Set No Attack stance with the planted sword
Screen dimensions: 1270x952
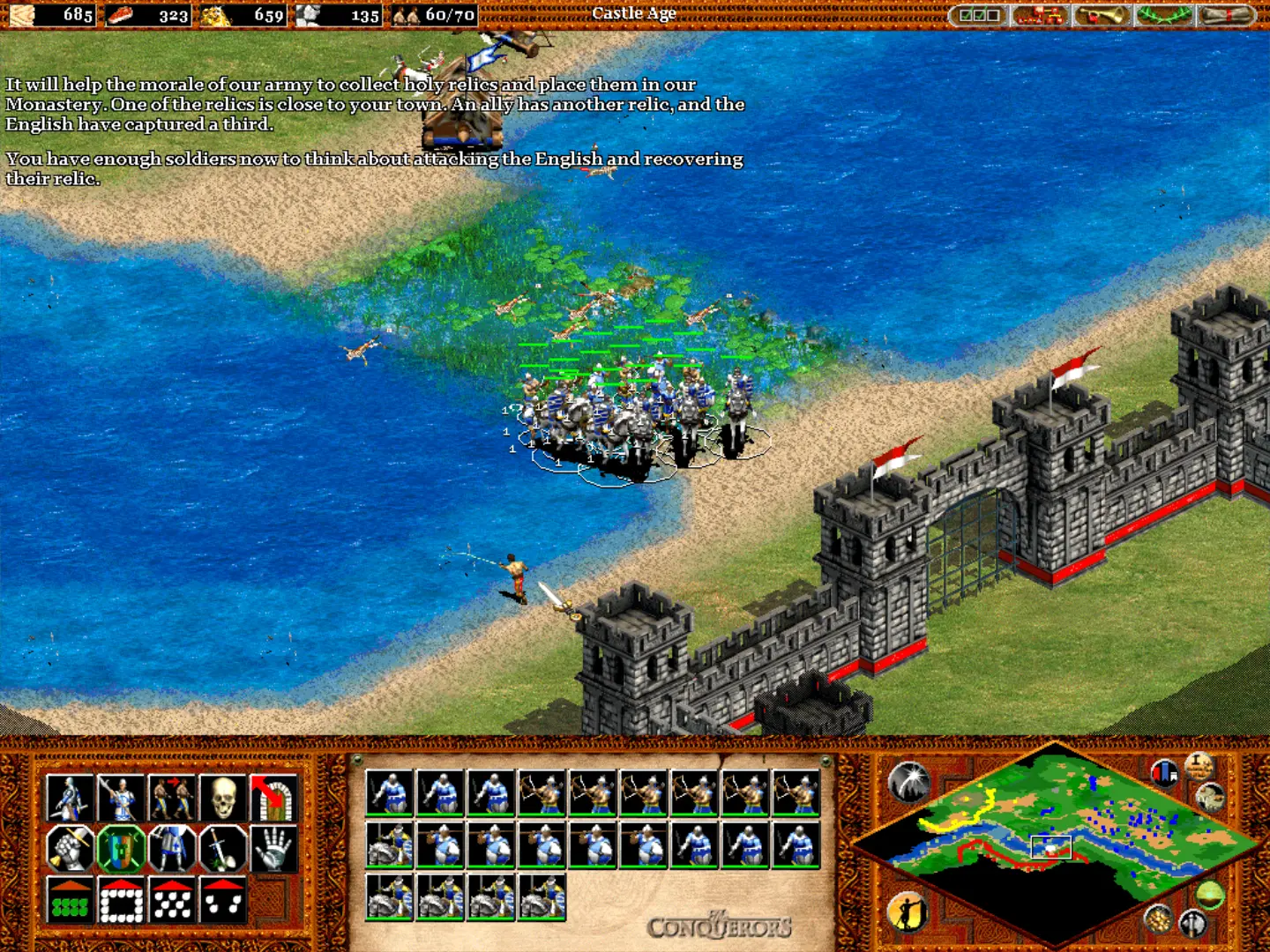click(223, 849)
